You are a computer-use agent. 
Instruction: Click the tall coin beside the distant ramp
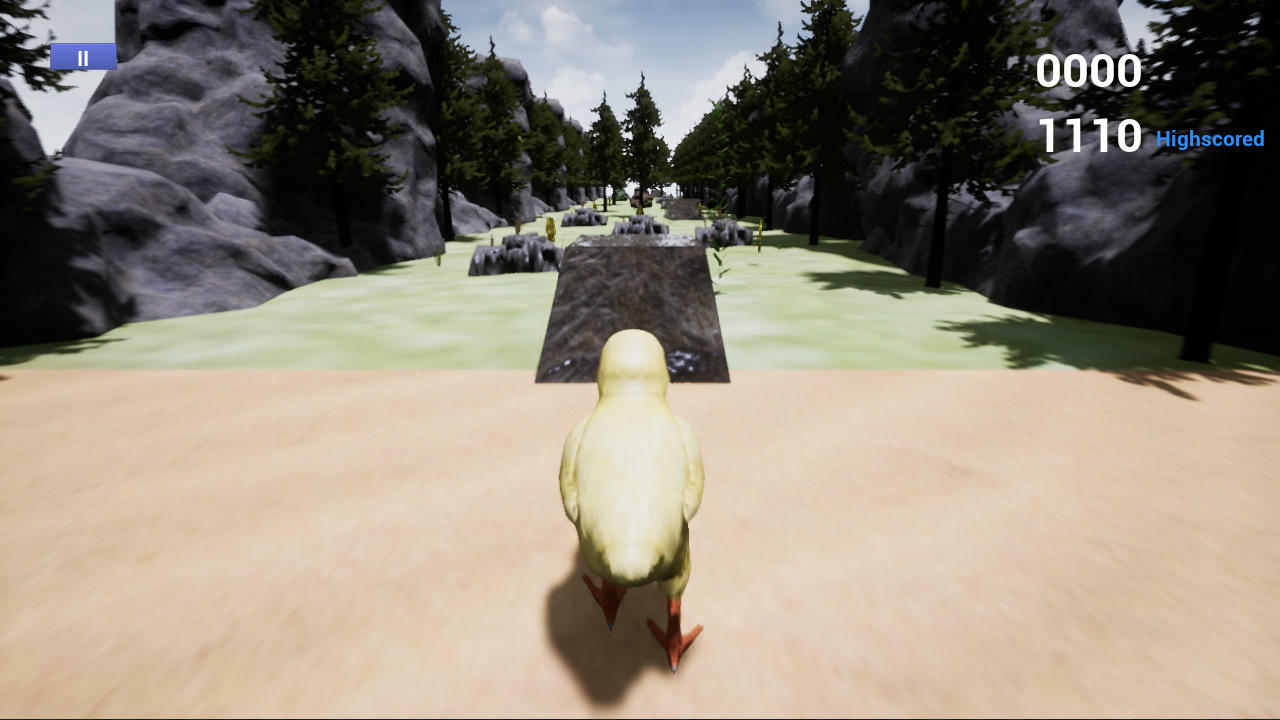click(x=641, y=210)
